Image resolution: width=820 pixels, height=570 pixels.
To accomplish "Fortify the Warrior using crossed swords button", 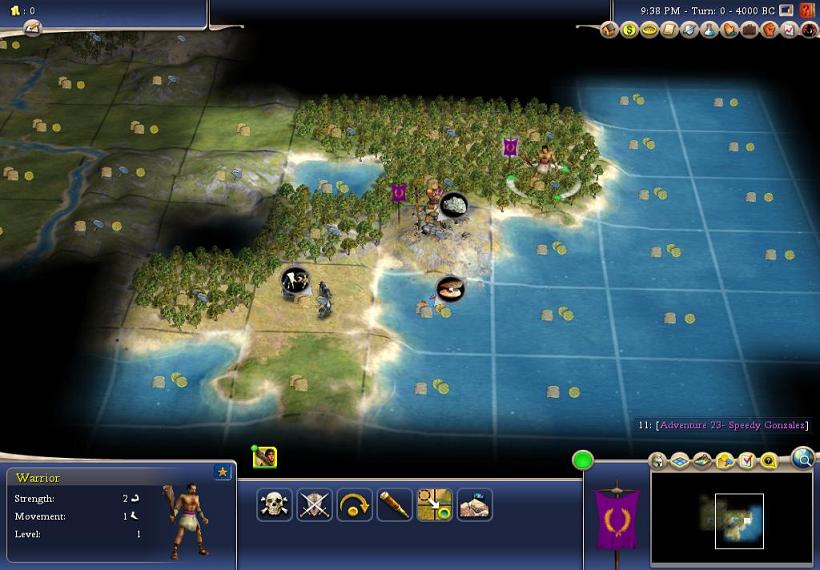I will coord(314,505).
